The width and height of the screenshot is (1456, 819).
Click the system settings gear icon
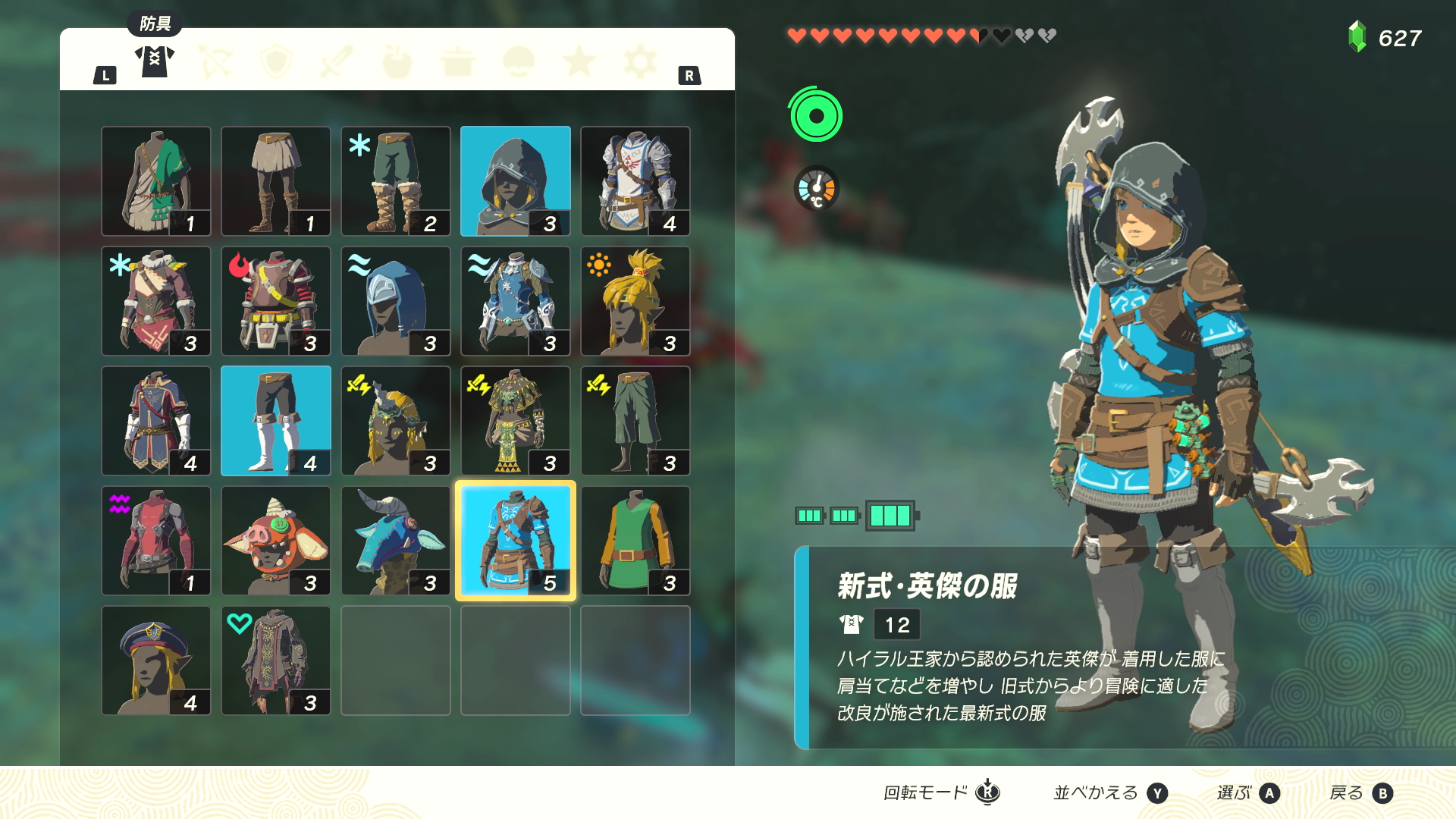[x=641, y=61]
